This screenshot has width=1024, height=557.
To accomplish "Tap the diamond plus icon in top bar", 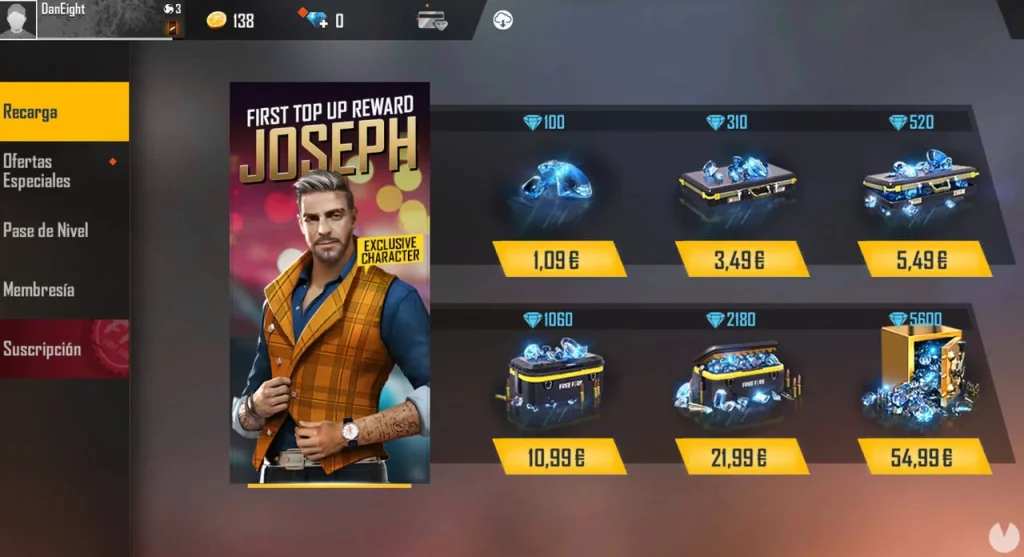I will click(314, 19).
